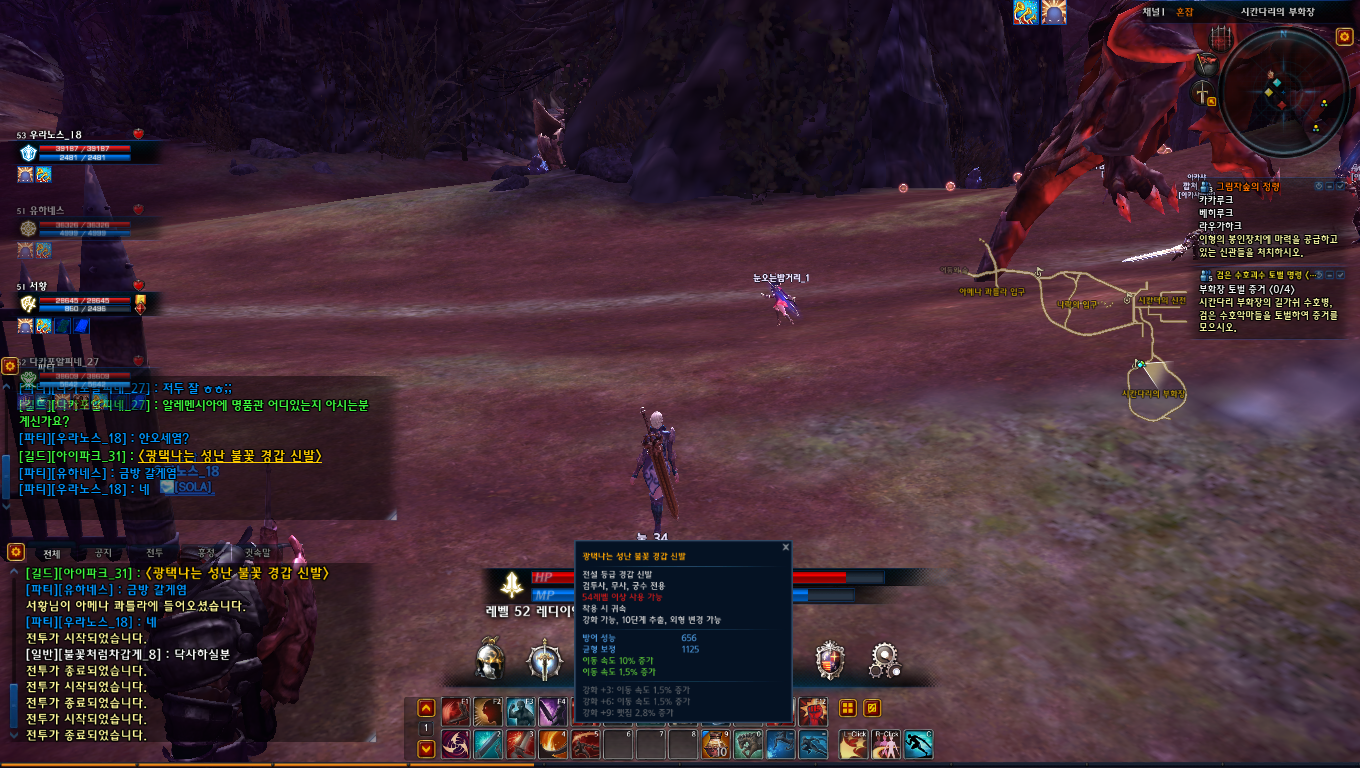1360x768 pixels.
Task: Select the 전체 chat tab
Action: (51, 553)
